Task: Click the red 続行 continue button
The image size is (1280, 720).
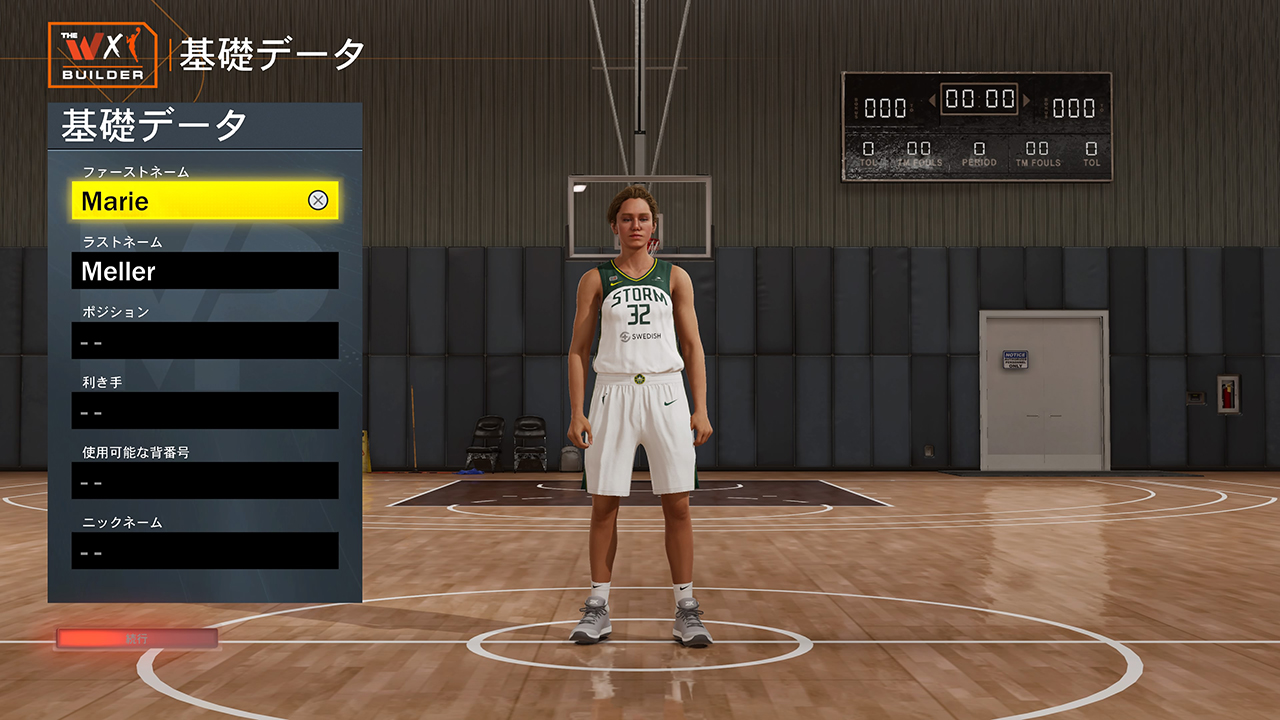Action: tap(137, 638)
